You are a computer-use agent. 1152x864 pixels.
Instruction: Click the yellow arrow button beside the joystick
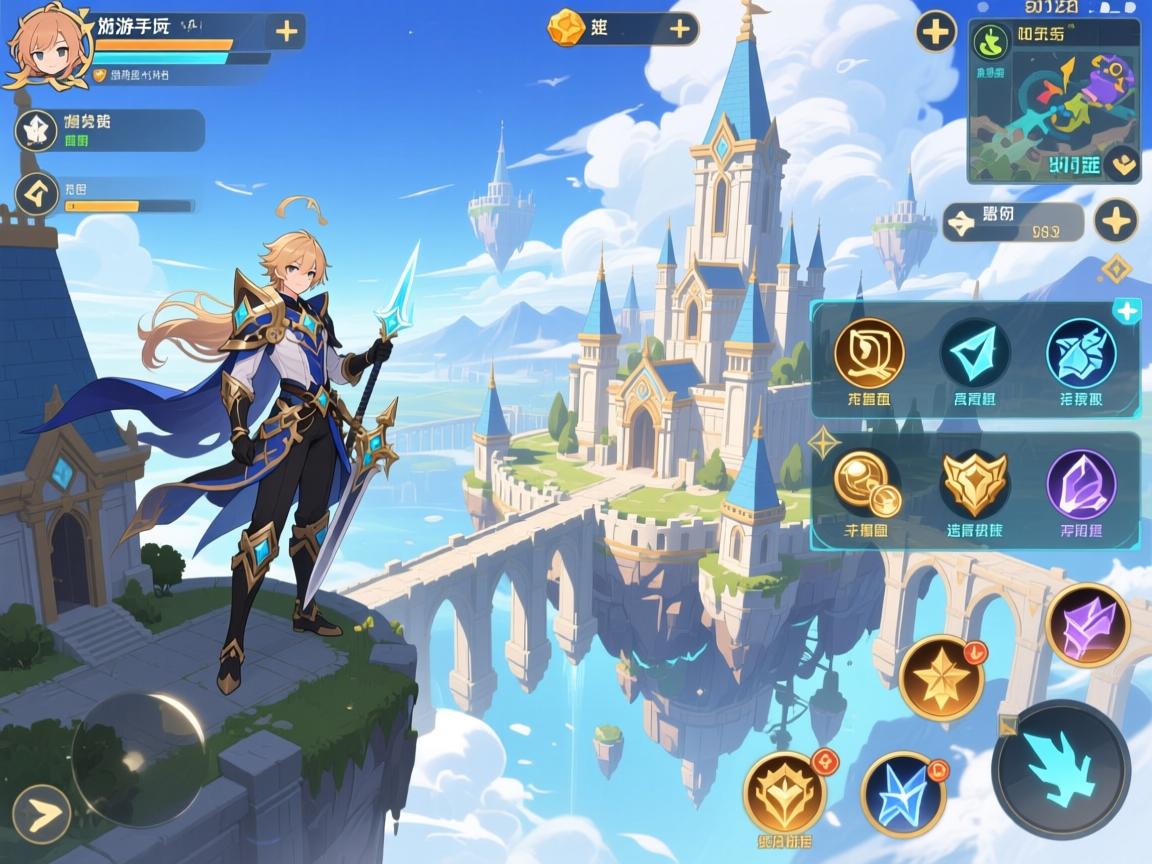tap(41, 814)
